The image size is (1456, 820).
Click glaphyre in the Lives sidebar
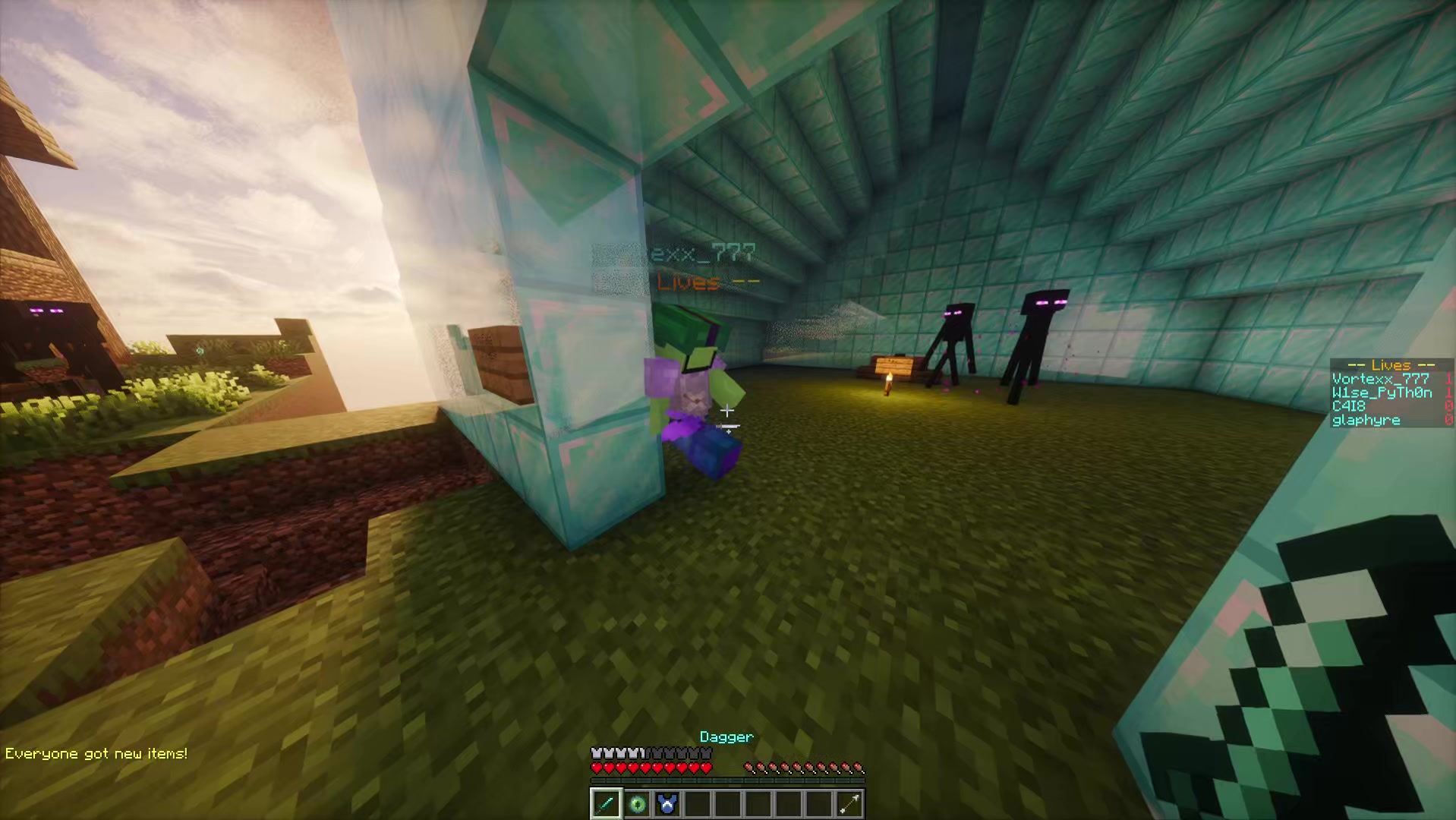click(1366, 419)
